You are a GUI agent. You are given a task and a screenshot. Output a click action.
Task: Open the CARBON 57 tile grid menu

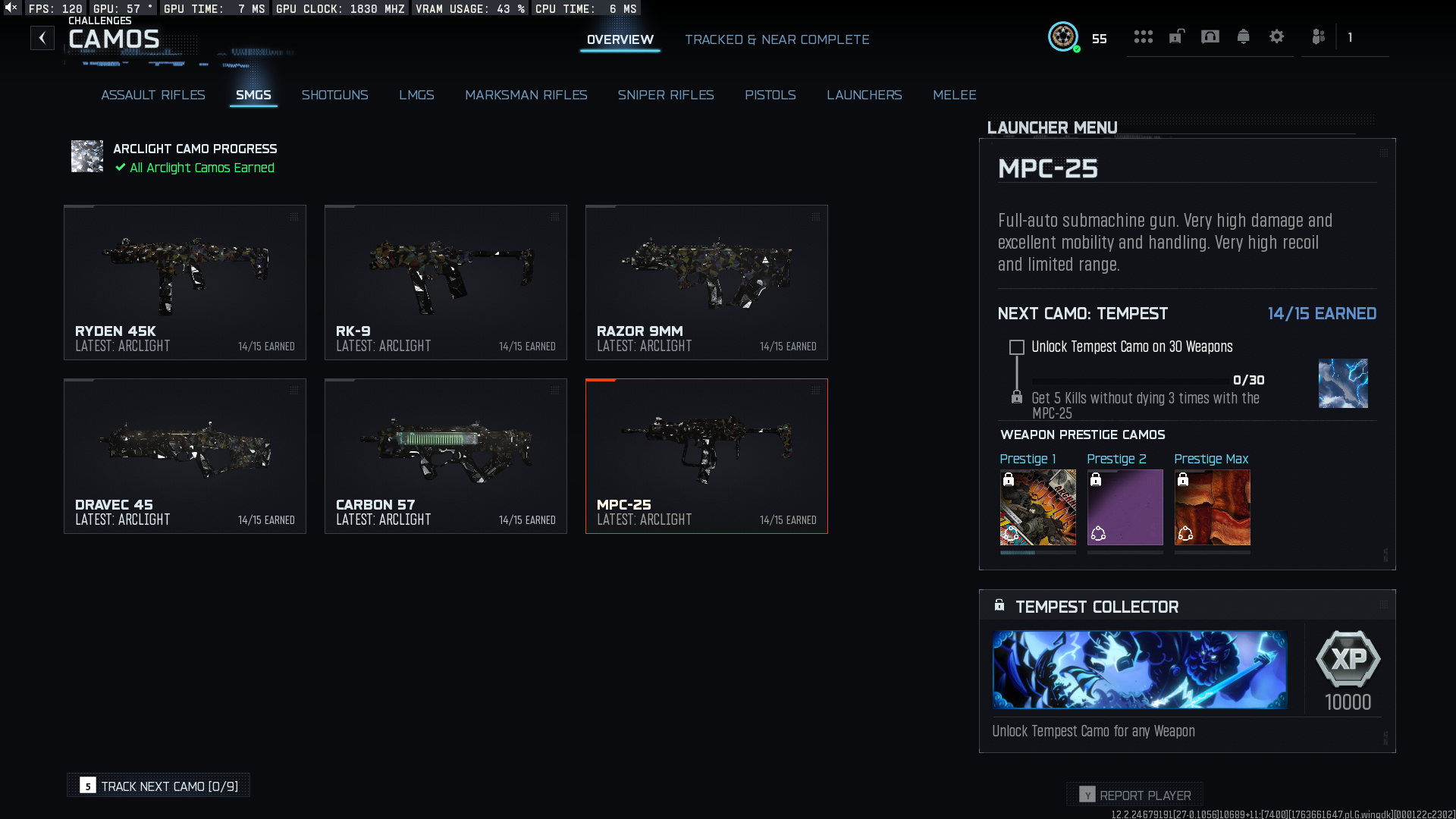pos(555,391)
